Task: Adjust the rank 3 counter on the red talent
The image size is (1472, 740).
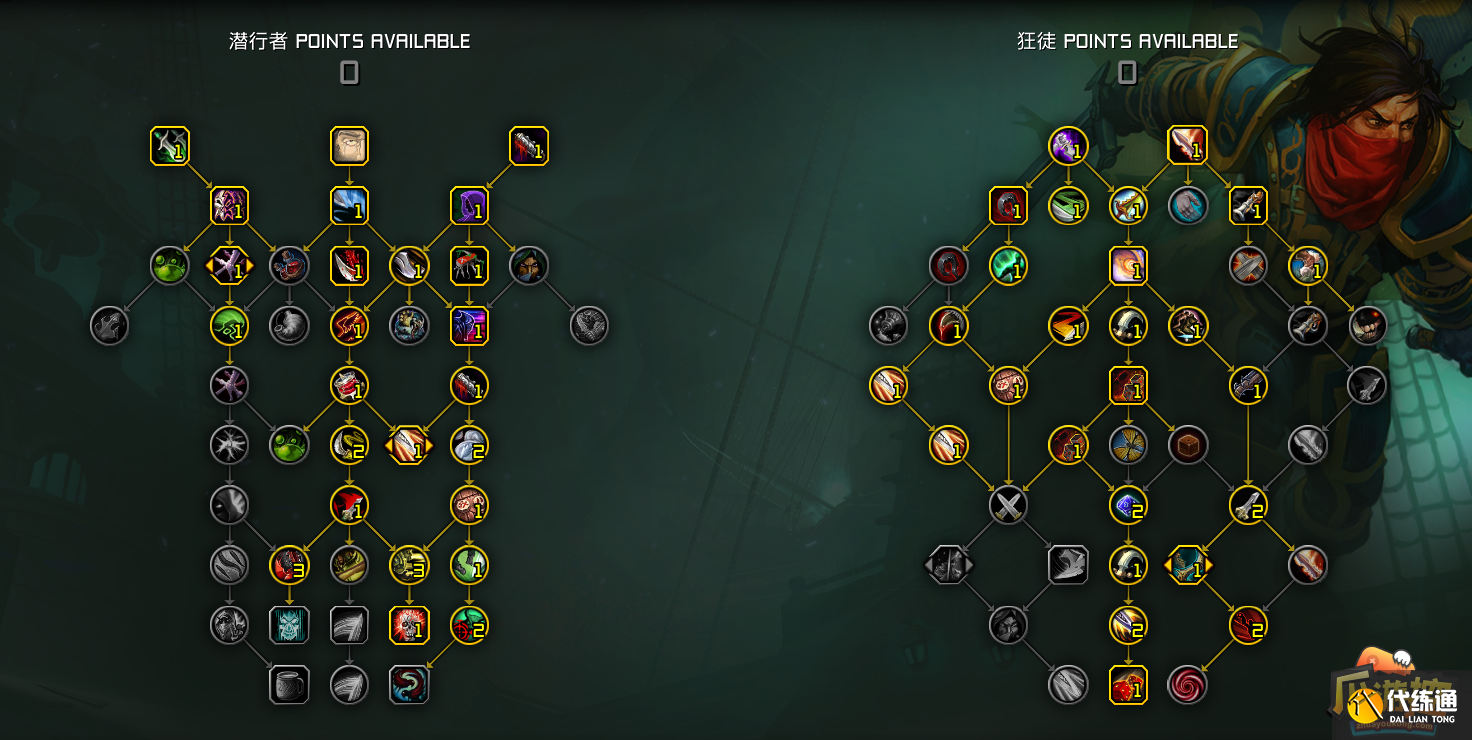Action: pos(290,566)
